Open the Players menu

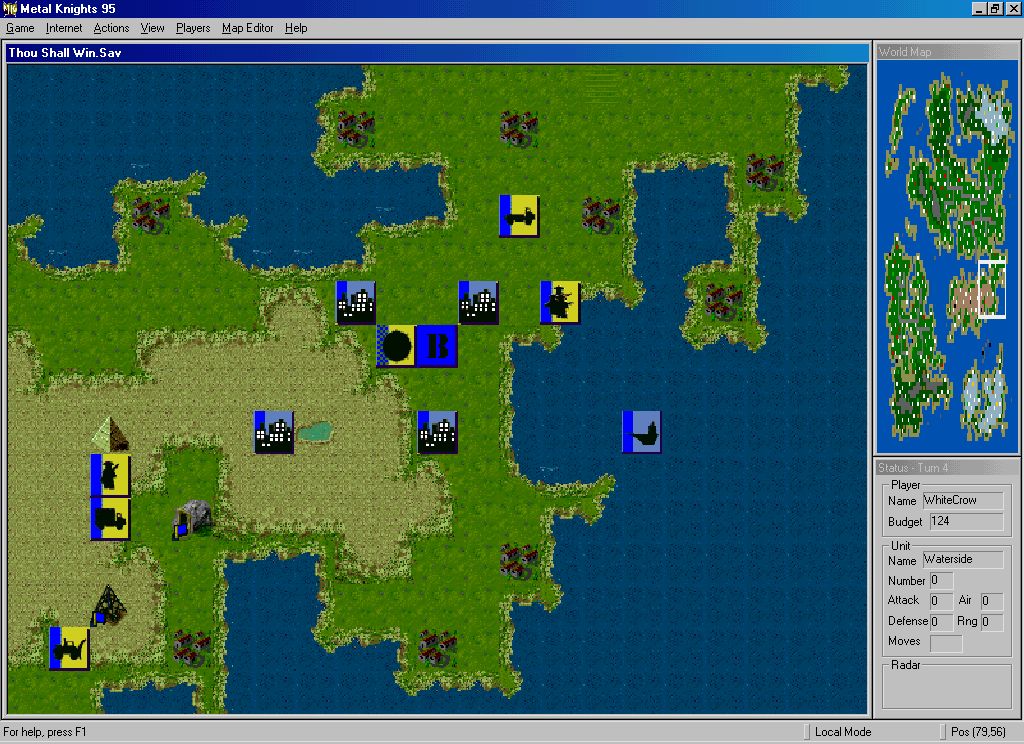pos(193,28)
